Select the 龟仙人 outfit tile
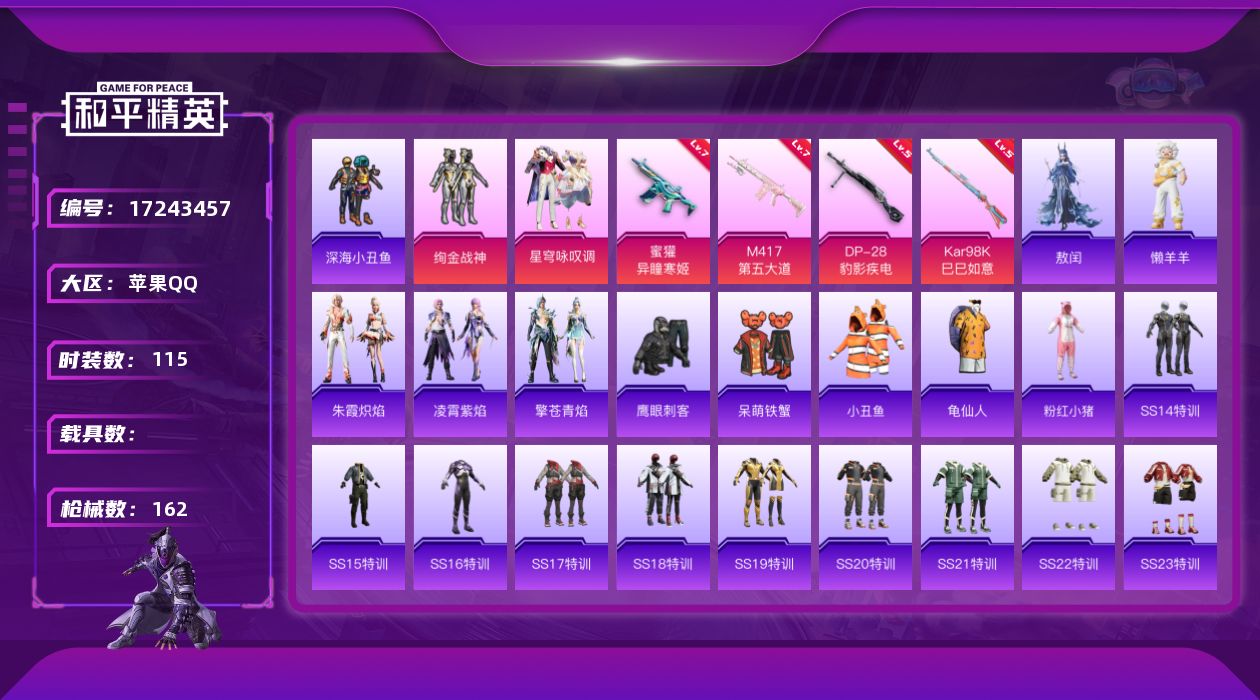This screenshot has width=1260, height=700. pos(967,364)
